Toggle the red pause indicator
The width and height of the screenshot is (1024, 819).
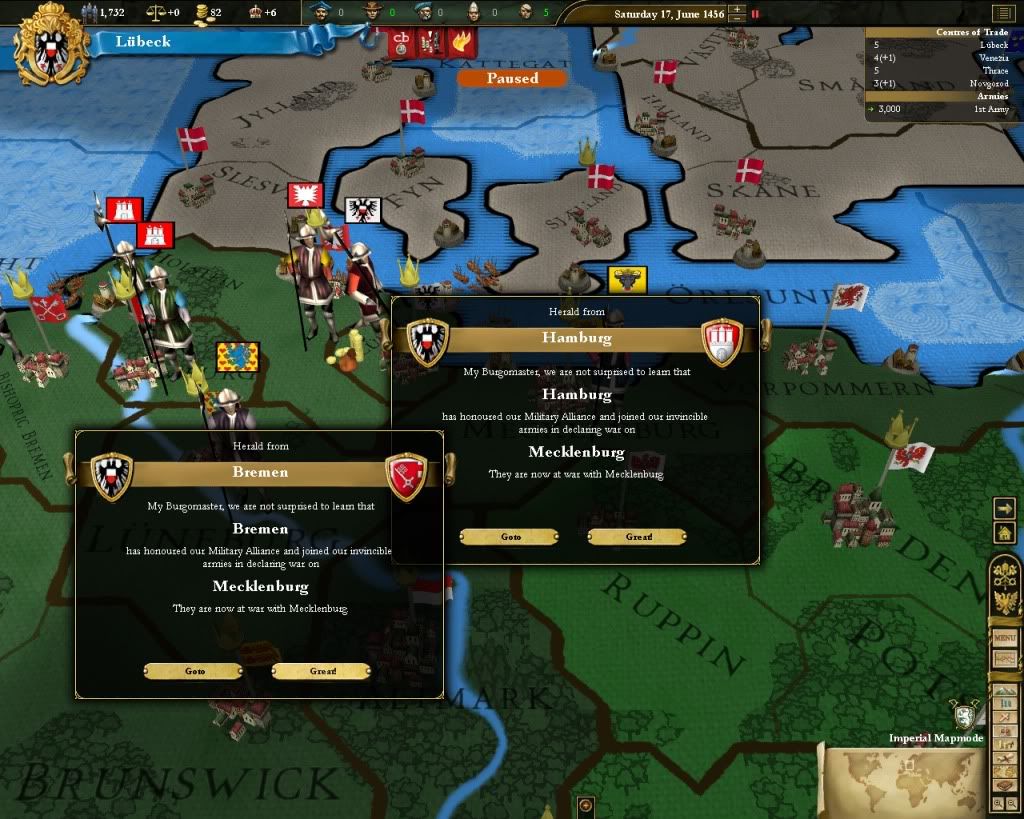(x=755, y=14)
